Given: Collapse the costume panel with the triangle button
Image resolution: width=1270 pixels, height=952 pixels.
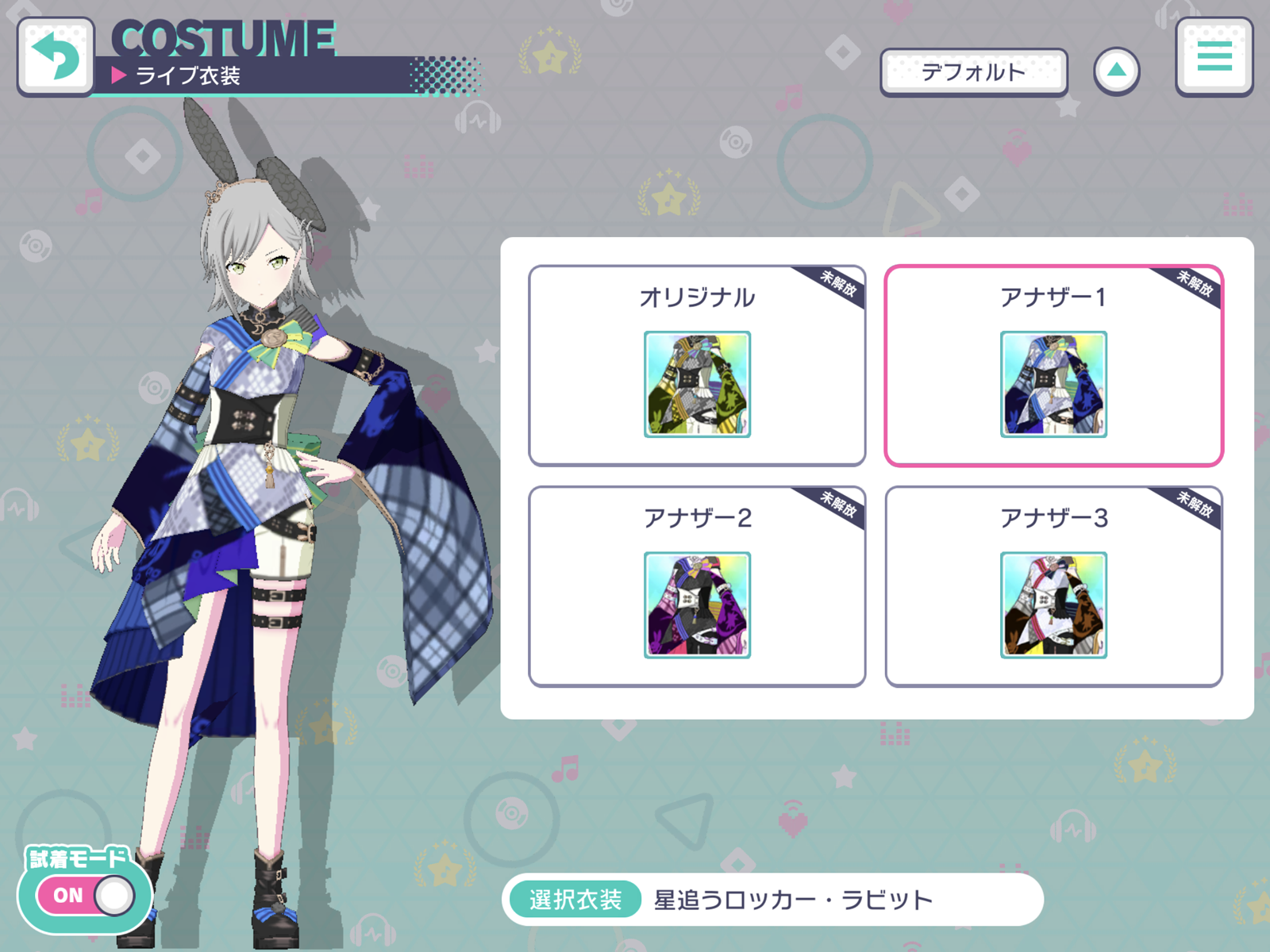Looking at the screenshot, I should pyautogui.click(x=1118, y=70).
